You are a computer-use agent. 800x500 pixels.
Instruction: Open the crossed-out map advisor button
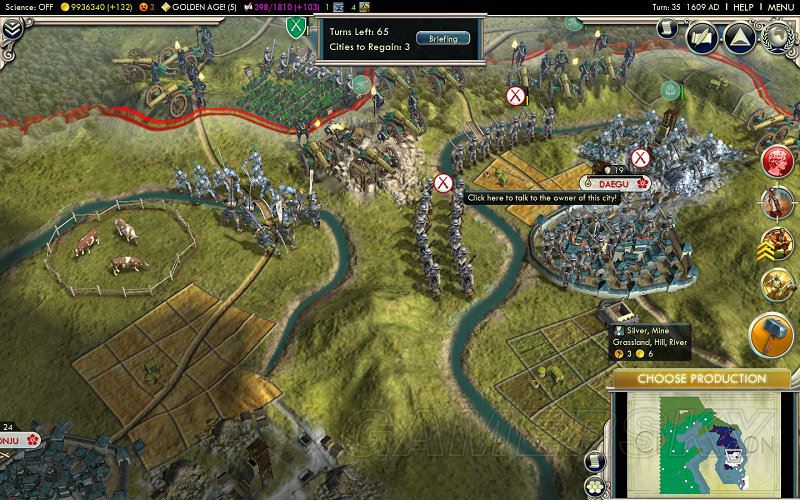(x=702, y=36)
